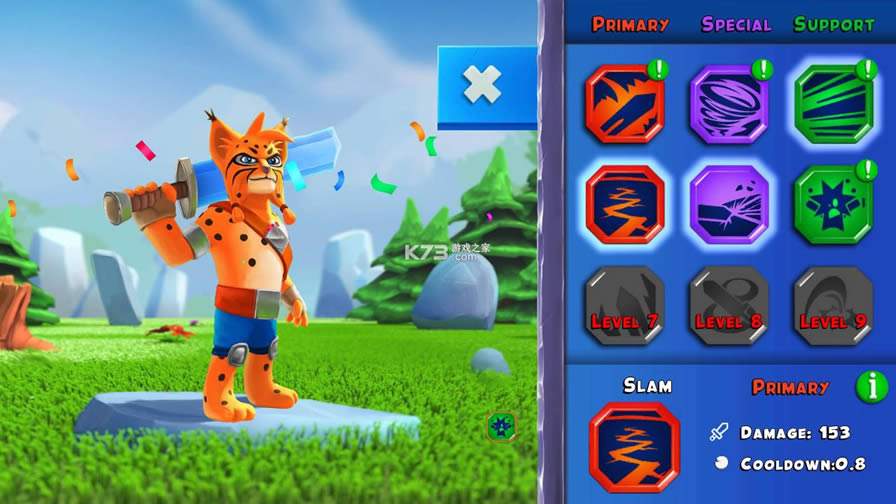Tap the locked Level 7 ability slot
The height and width of the screenshot is (504, 896).
[x=625, y=306]
